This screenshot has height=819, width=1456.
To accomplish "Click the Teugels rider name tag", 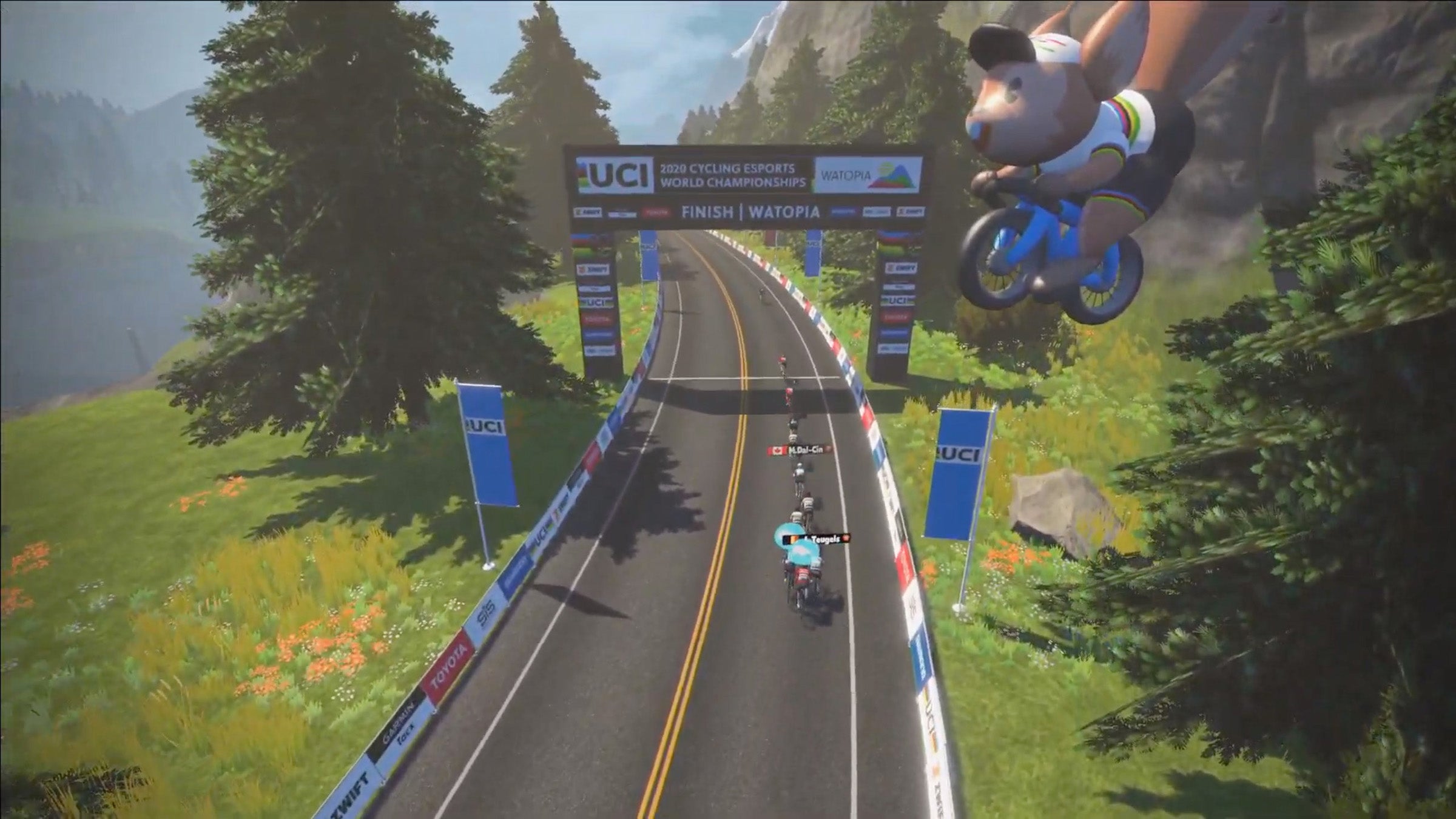I will 820,538.
